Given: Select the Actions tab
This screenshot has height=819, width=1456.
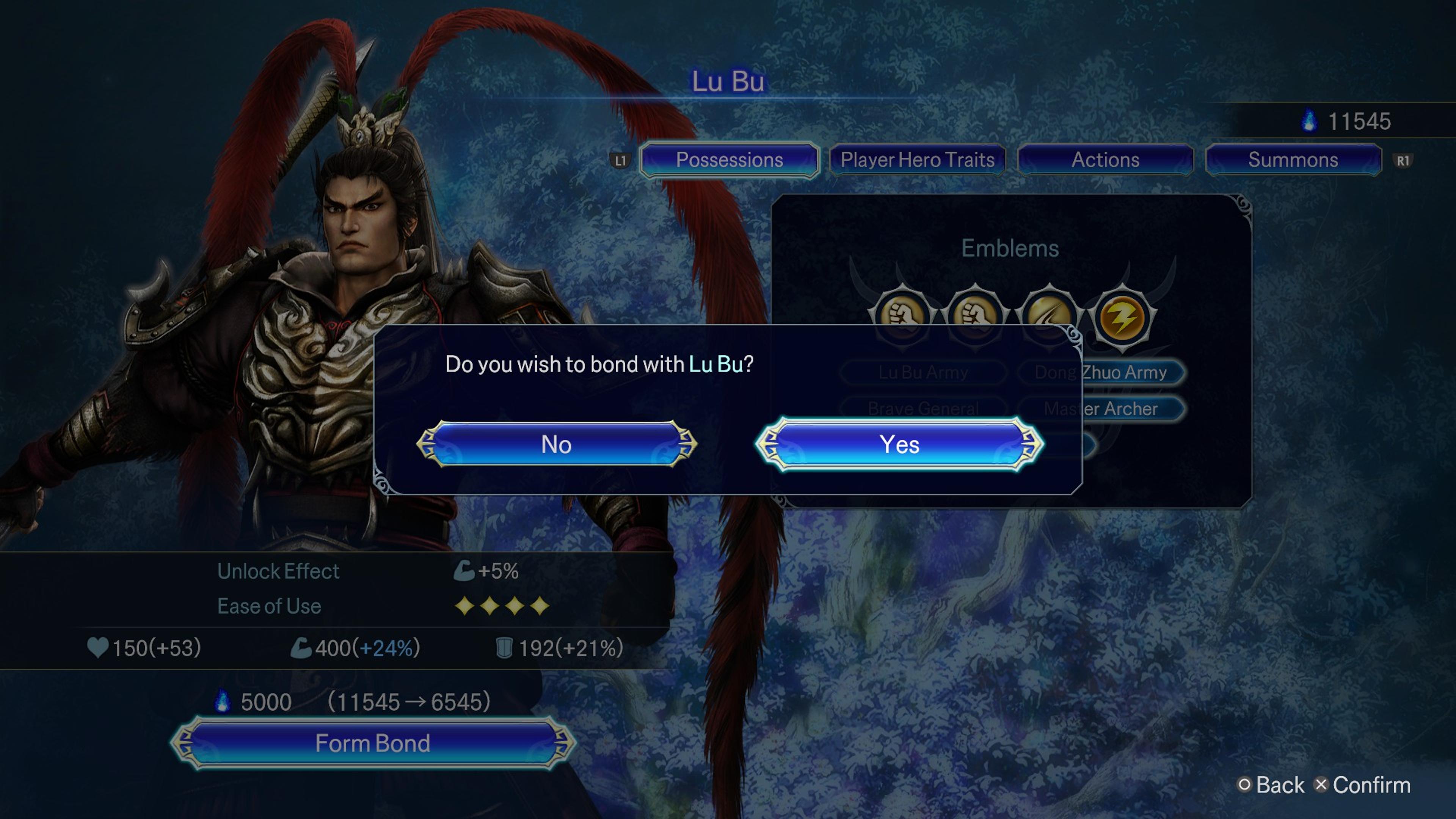Looking at the screenshot, I should click(1105, 160).
